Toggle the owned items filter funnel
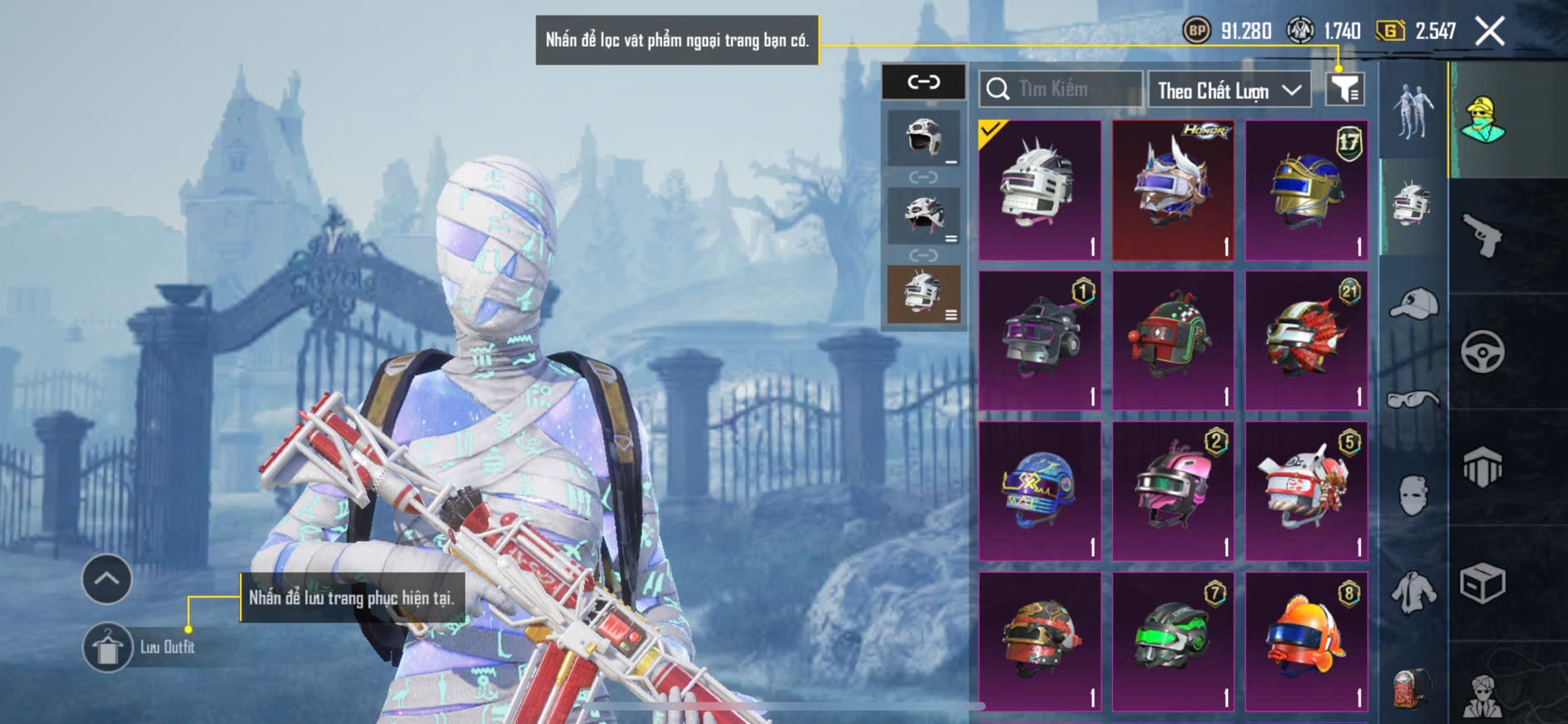Image resolution: width=1568 pixels, height=724 pixels. (x=1344, y=88)
